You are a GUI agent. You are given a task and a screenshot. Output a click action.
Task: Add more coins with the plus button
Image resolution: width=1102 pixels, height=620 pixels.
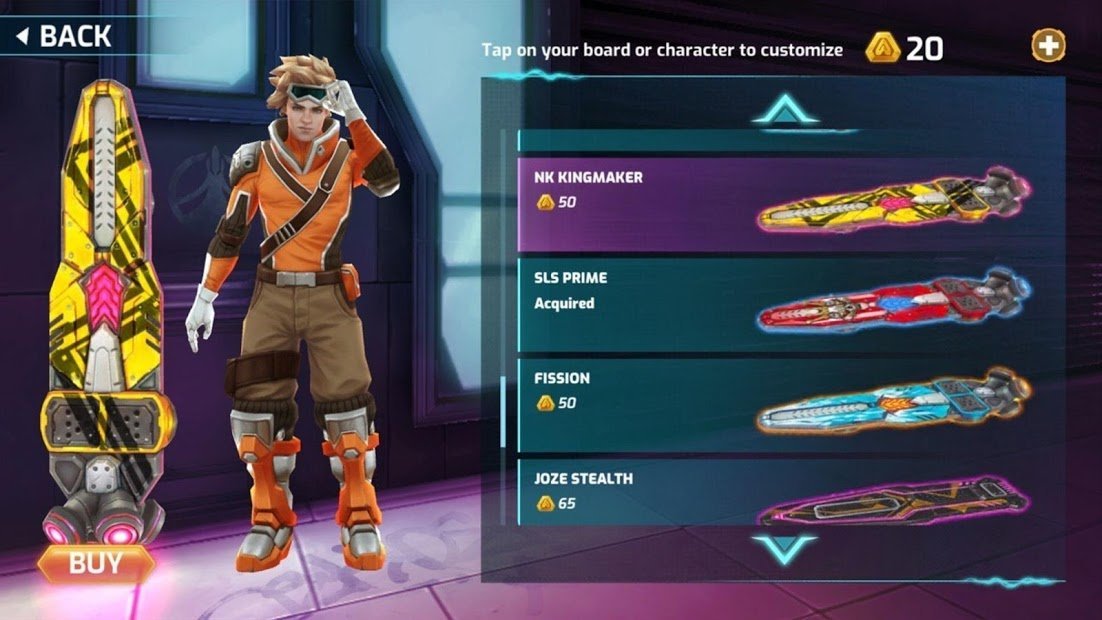(1048, 45)
